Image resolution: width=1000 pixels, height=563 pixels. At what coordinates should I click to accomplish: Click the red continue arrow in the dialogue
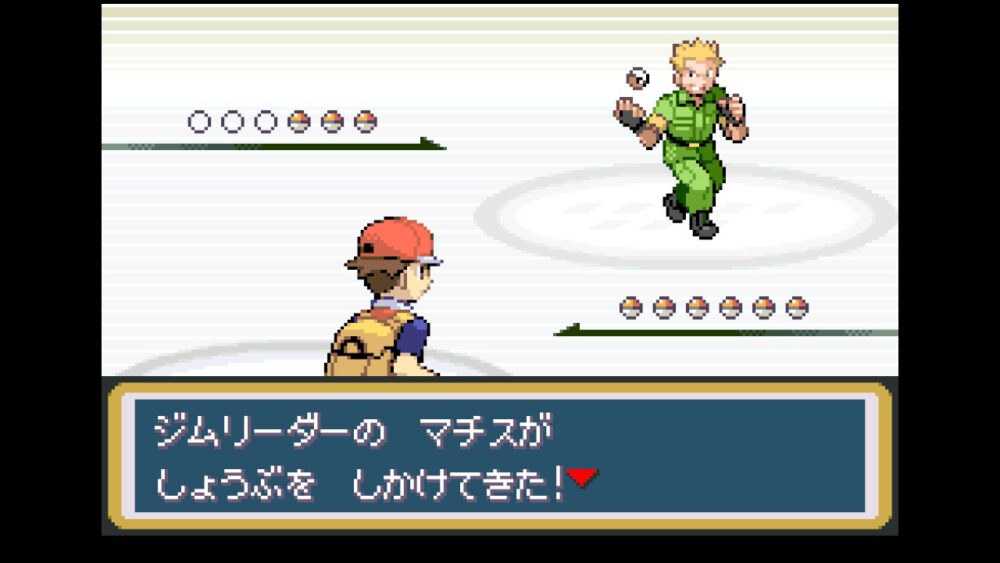582,479
